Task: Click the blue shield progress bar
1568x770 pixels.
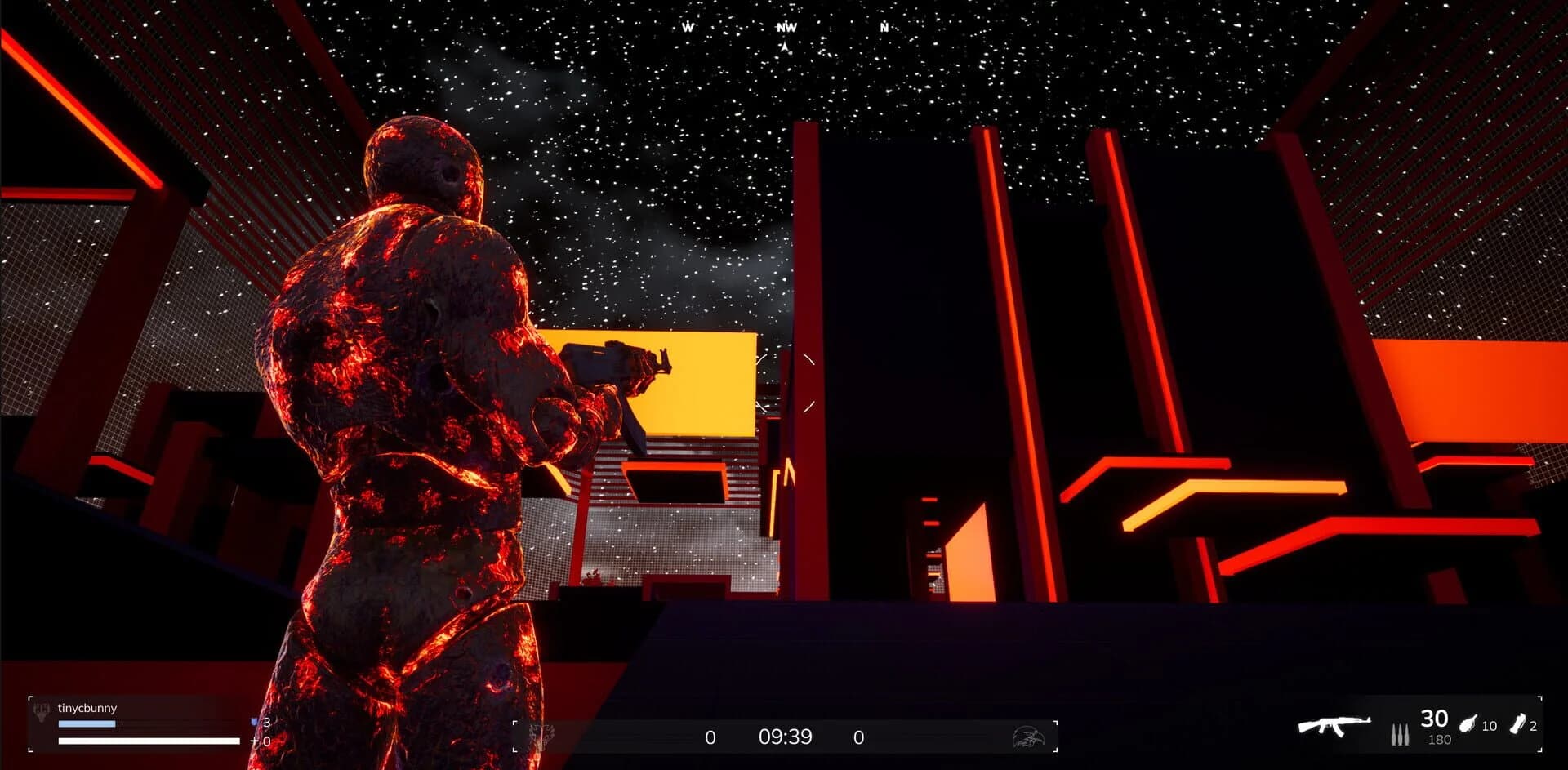Action: (x=87, y=723)
